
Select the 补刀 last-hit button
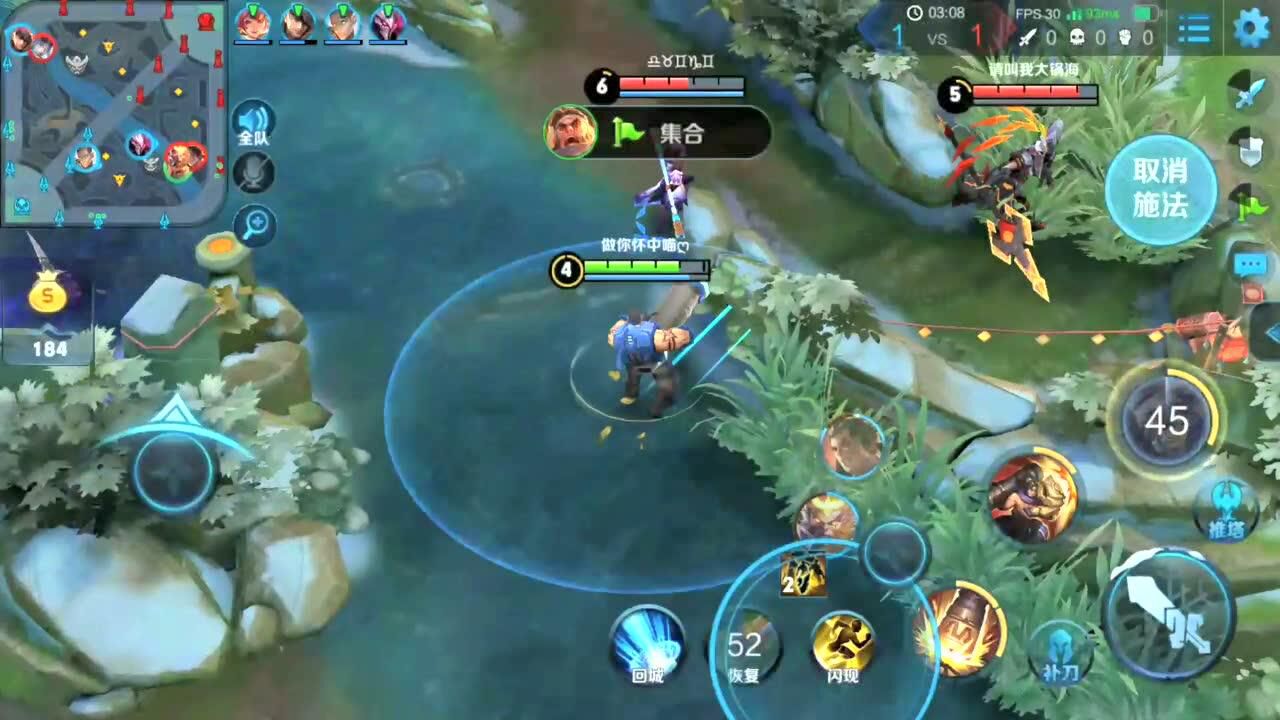(1060, 650)
